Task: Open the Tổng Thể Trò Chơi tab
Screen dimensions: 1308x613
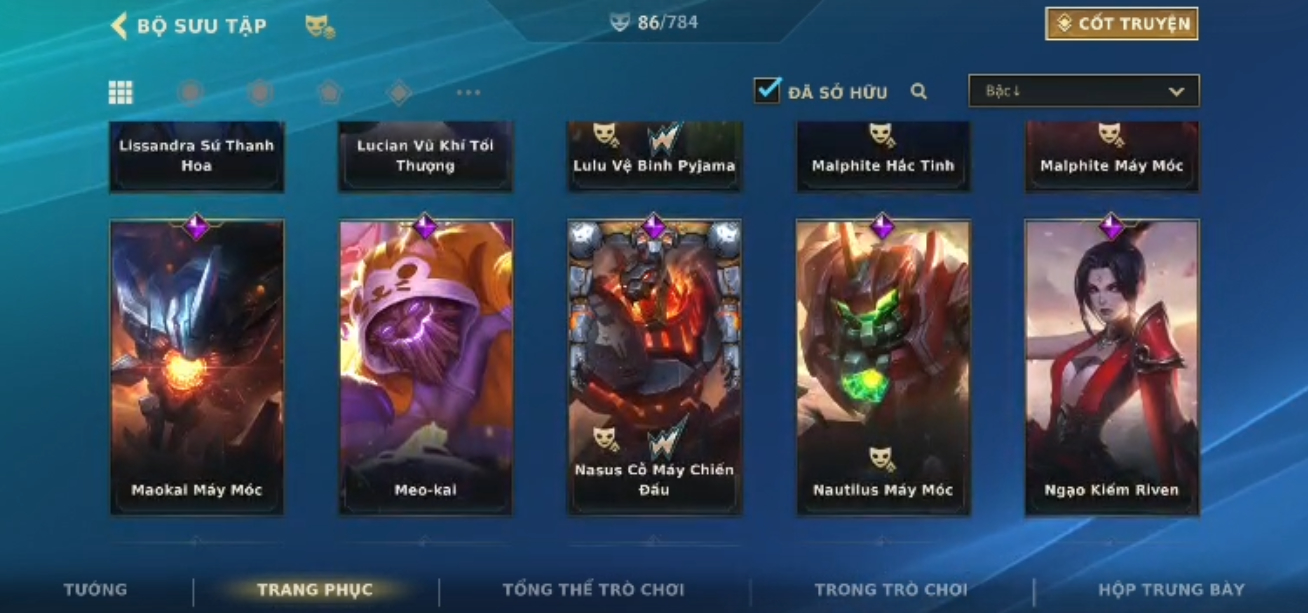Action: [593, 589]
